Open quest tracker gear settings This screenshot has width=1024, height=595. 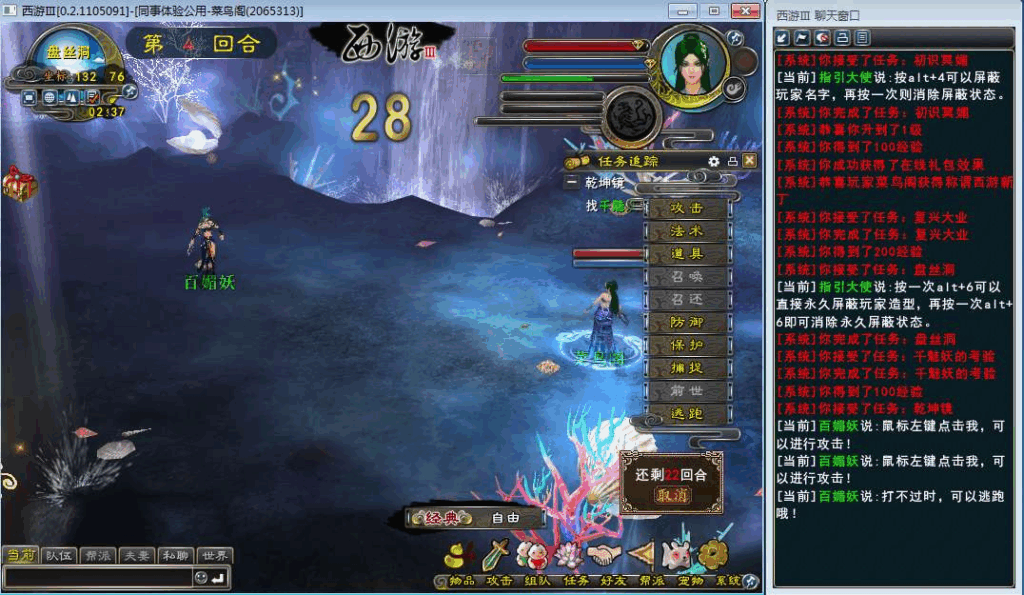click(714, 161)
